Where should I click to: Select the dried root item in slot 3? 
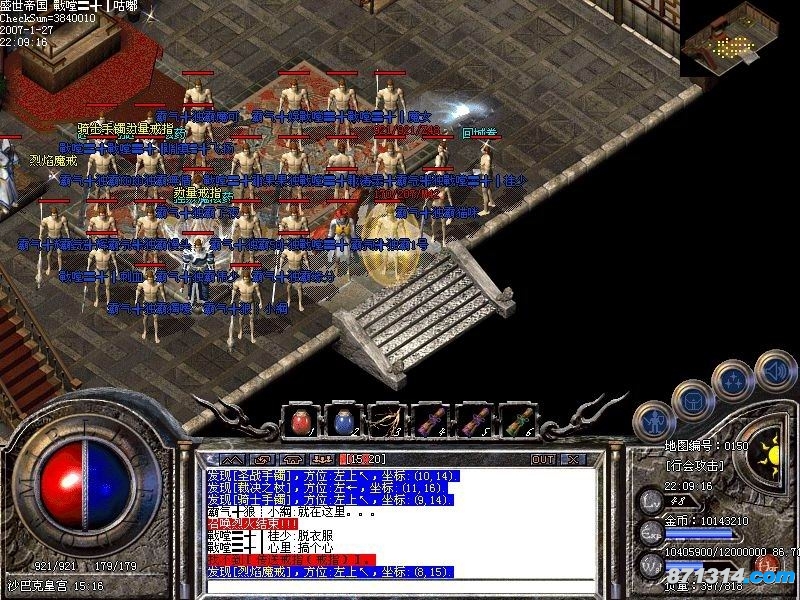click(387, 421)
